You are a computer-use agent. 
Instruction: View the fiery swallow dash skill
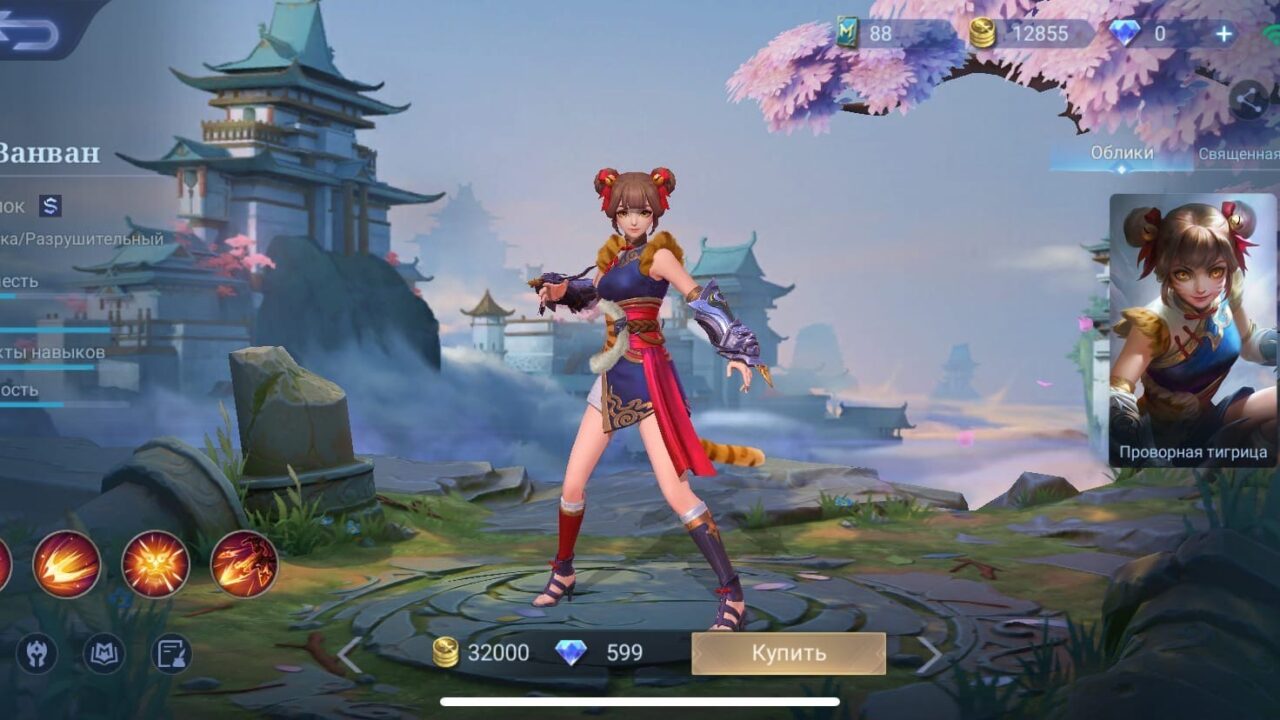(x=67, y=564)
